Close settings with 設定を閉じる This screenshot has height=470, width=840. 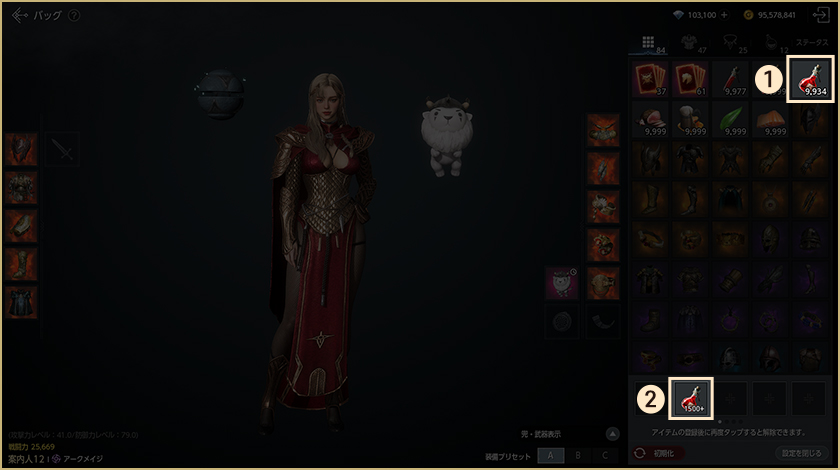pos(803,453)
